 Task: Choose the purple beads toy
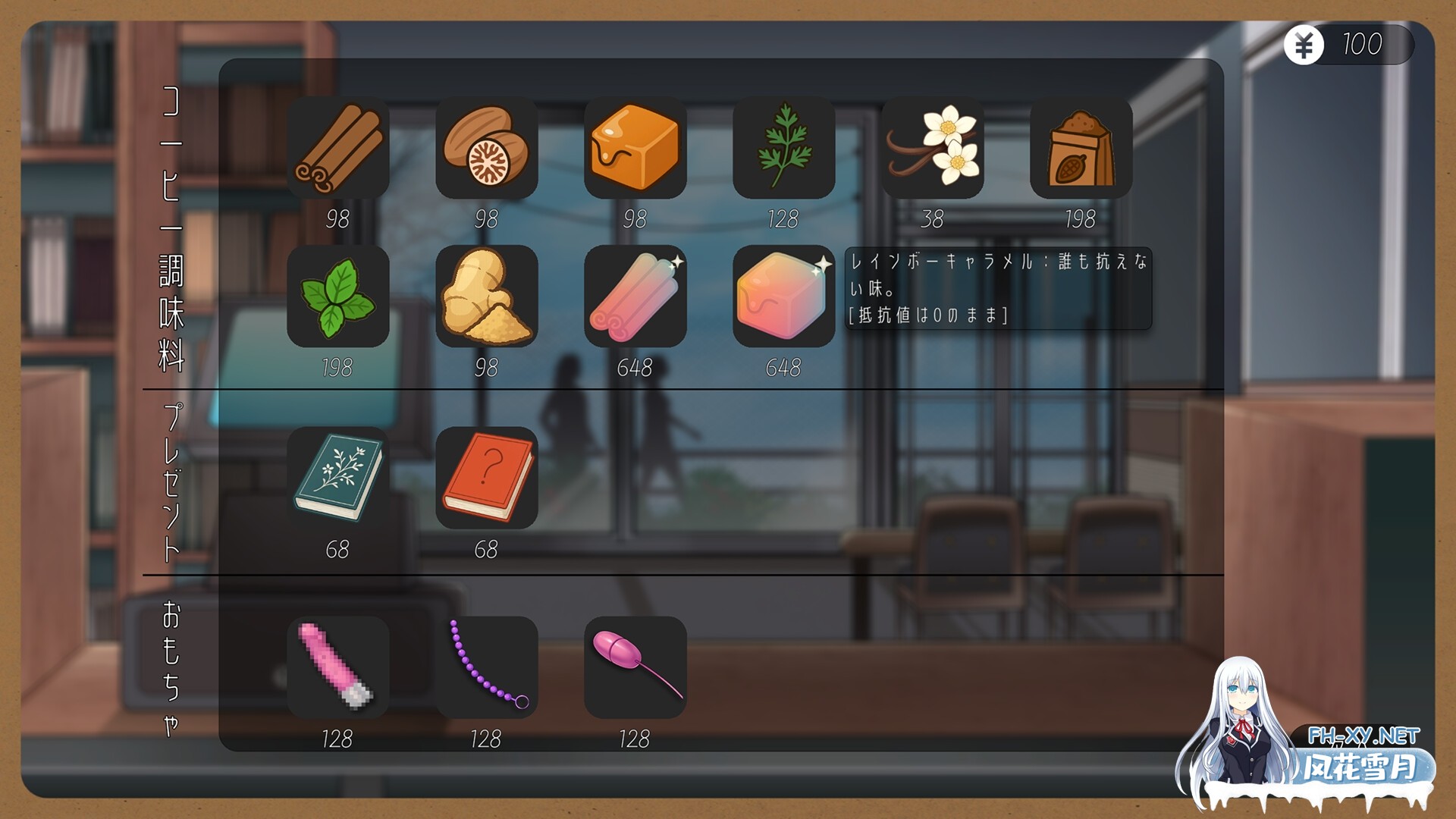click(x=488, y=666)
